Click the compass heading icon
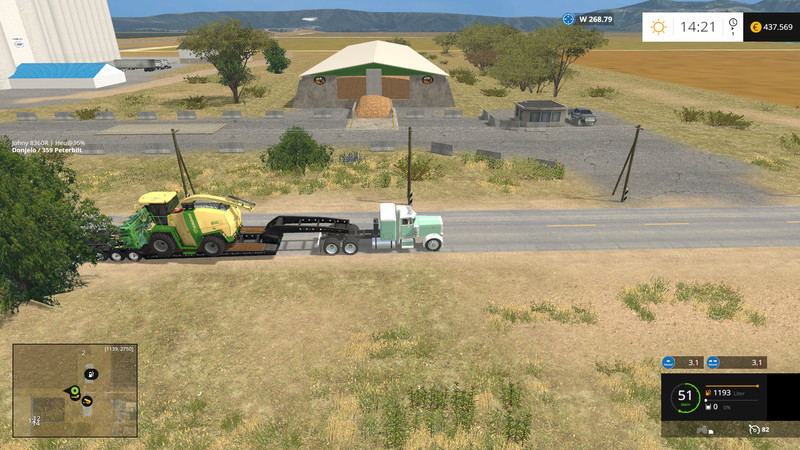Viewport: 800px width, 450px height. coord(568,18)
